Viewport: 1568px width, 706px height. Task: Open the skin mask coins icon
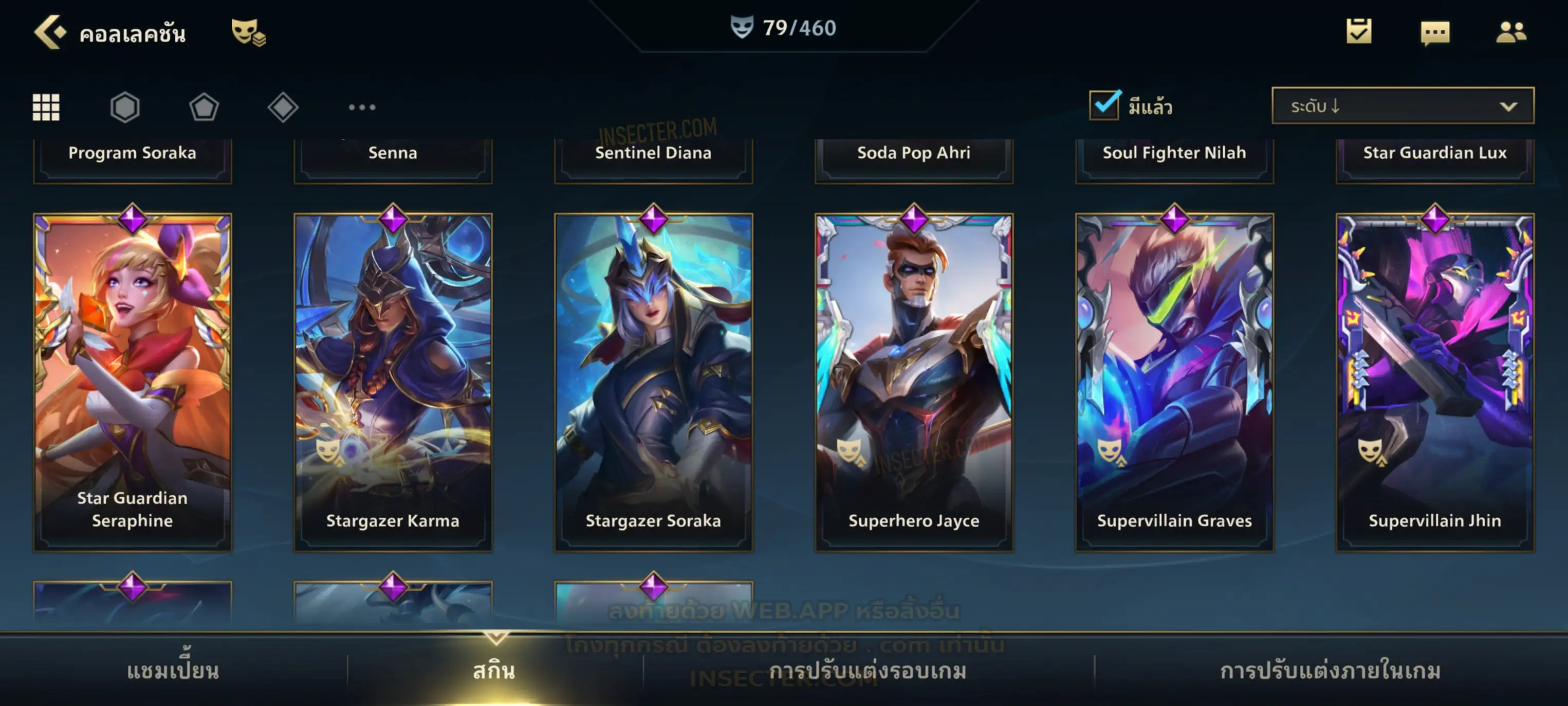click(248, 32)
